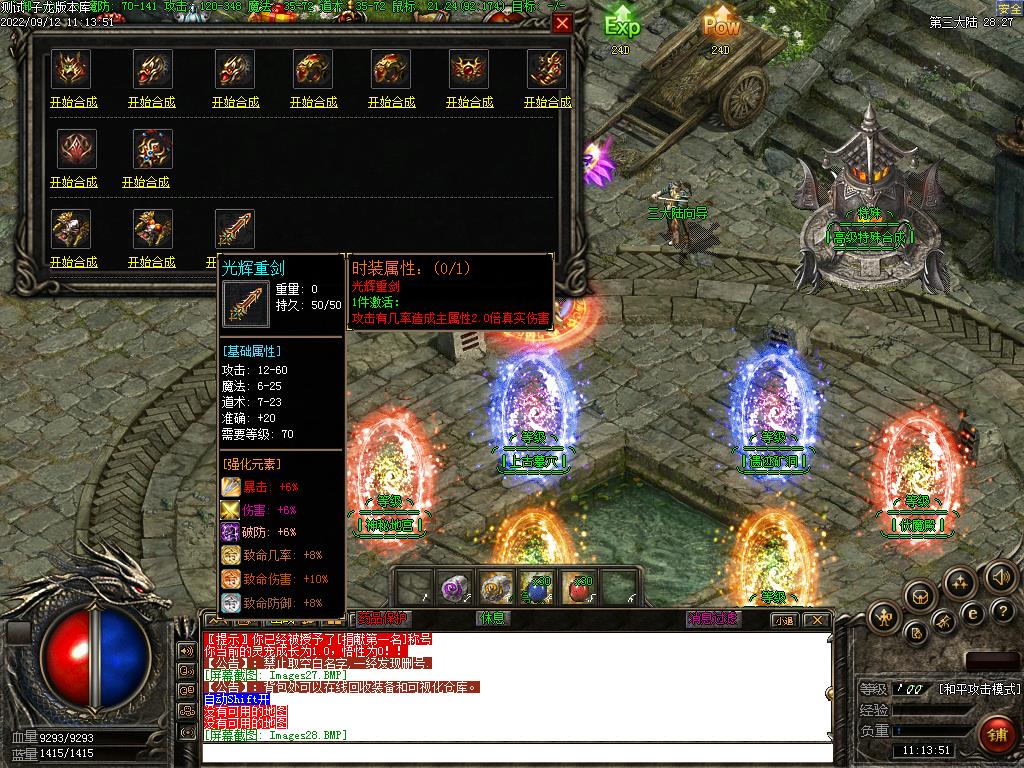Screen dimensions: 1024x768
Task: Open the orange Pow buff icon
Action: pyautogui.click(x=720, y=26)
